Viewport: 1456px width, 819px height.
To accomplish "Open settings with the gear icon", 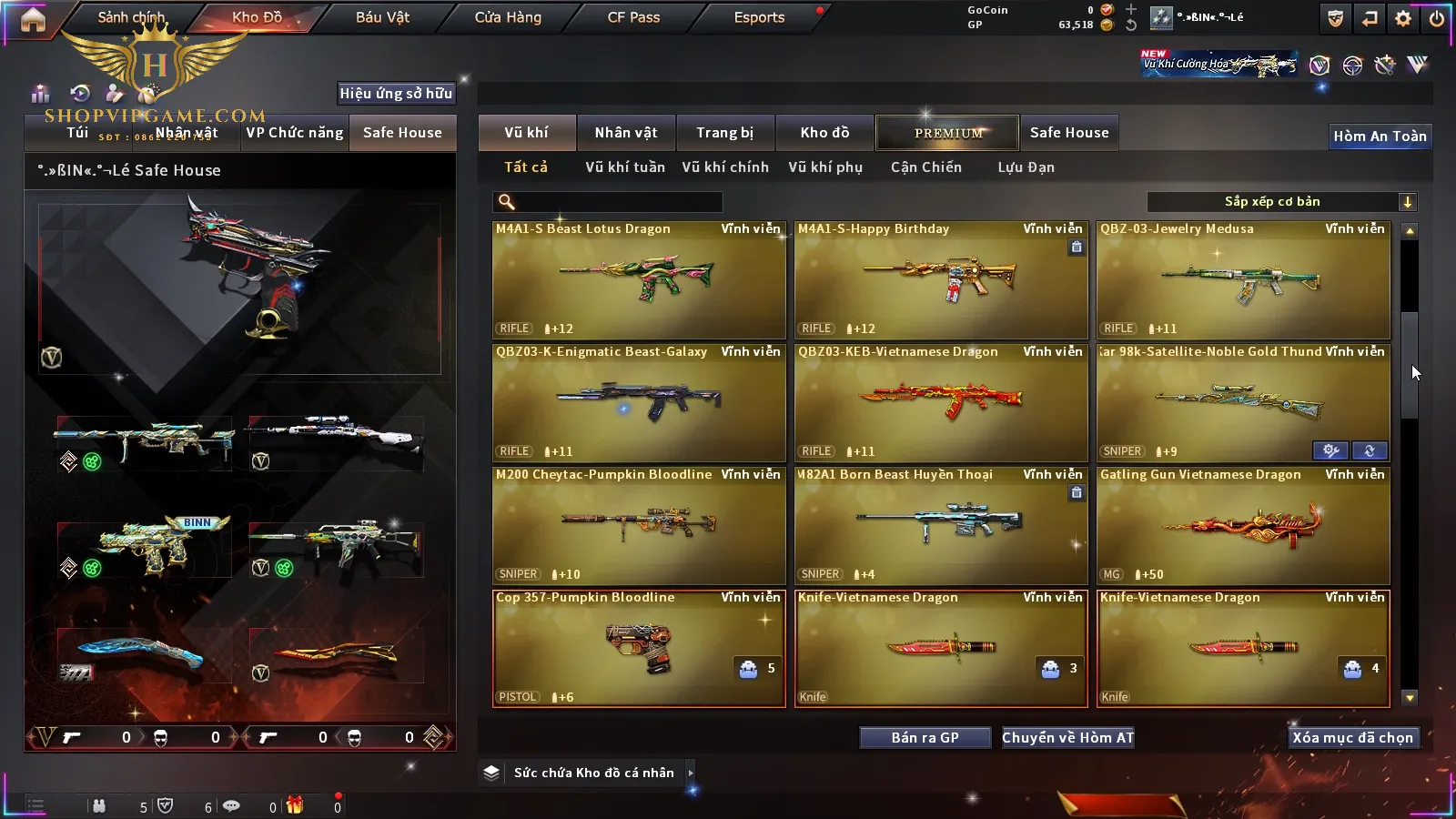I will (x=1403, y=18).
